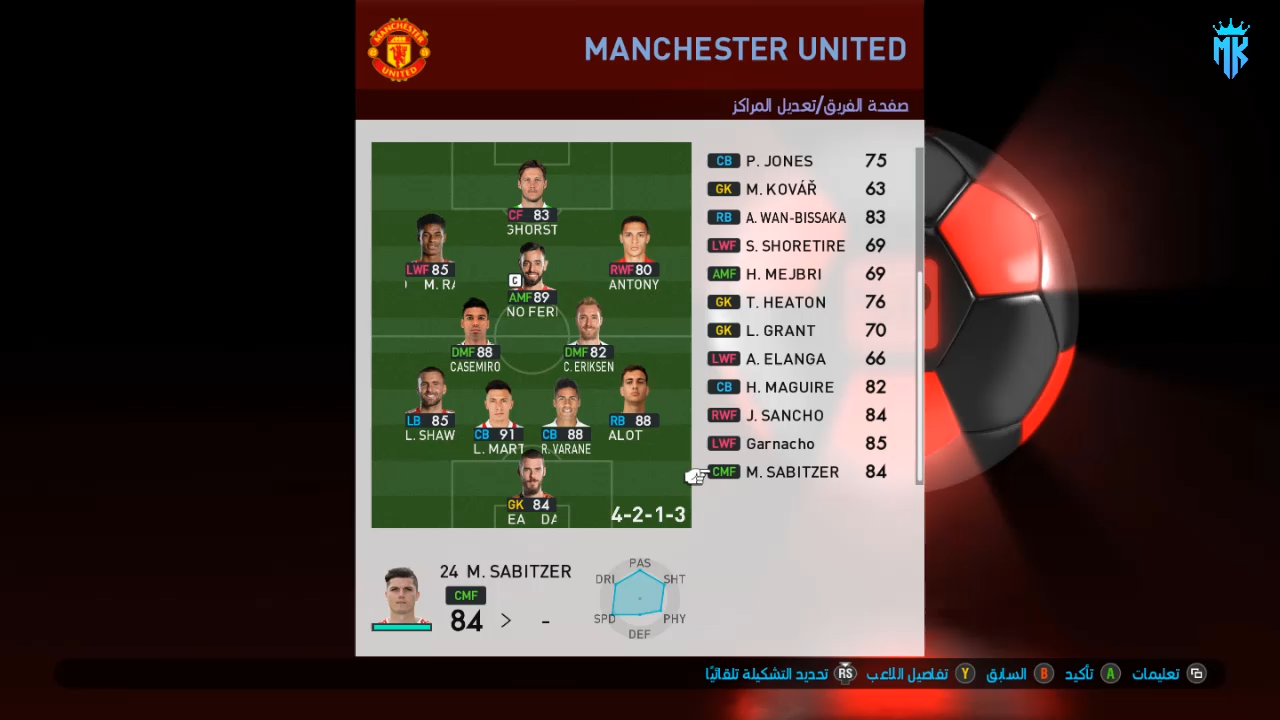
Task: Select Antony at right wing forward
Action: tap(633, 250)
